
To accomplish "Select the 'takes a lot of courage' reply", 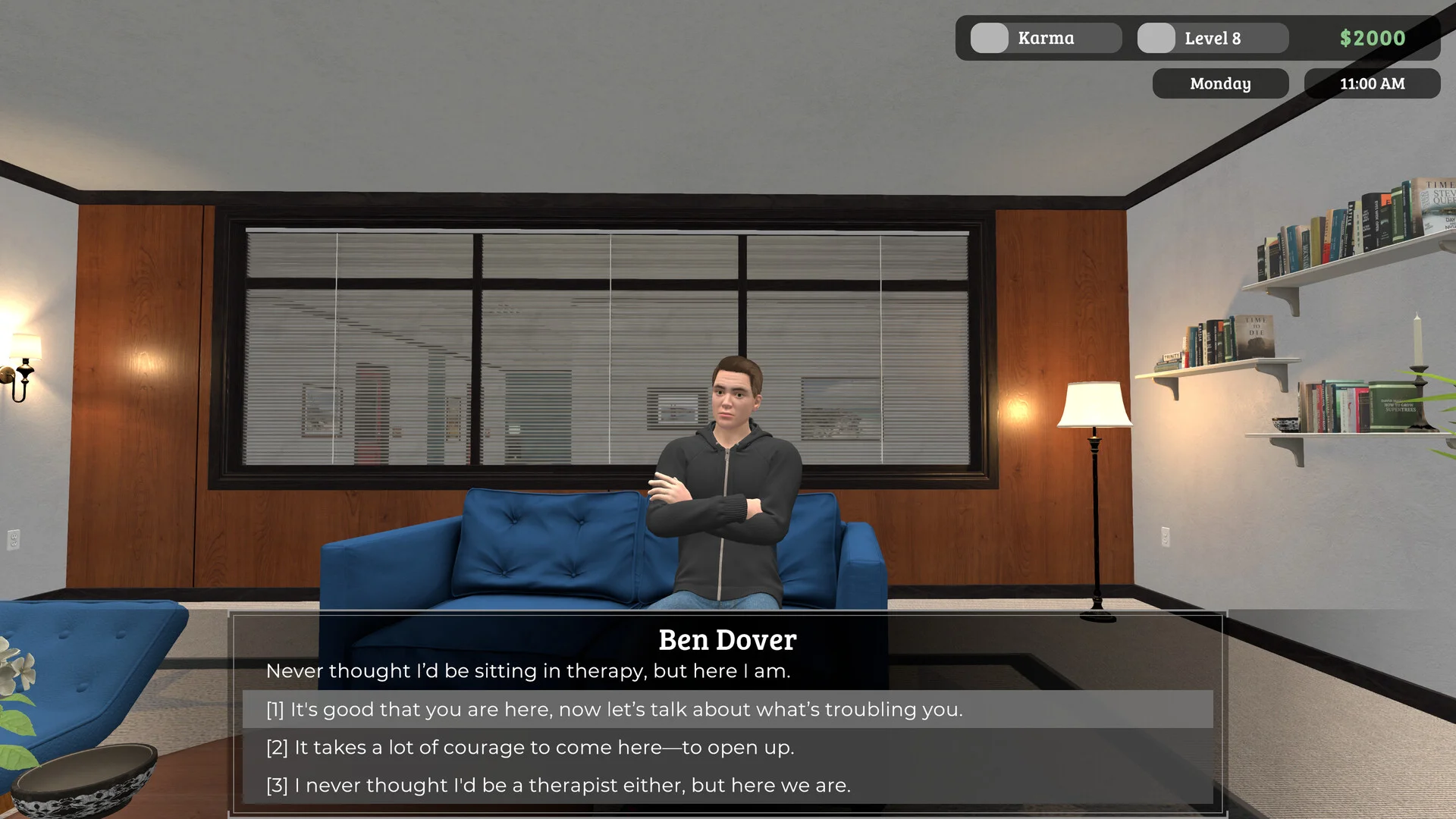I will pyautogui.click(x=531, y=748).
